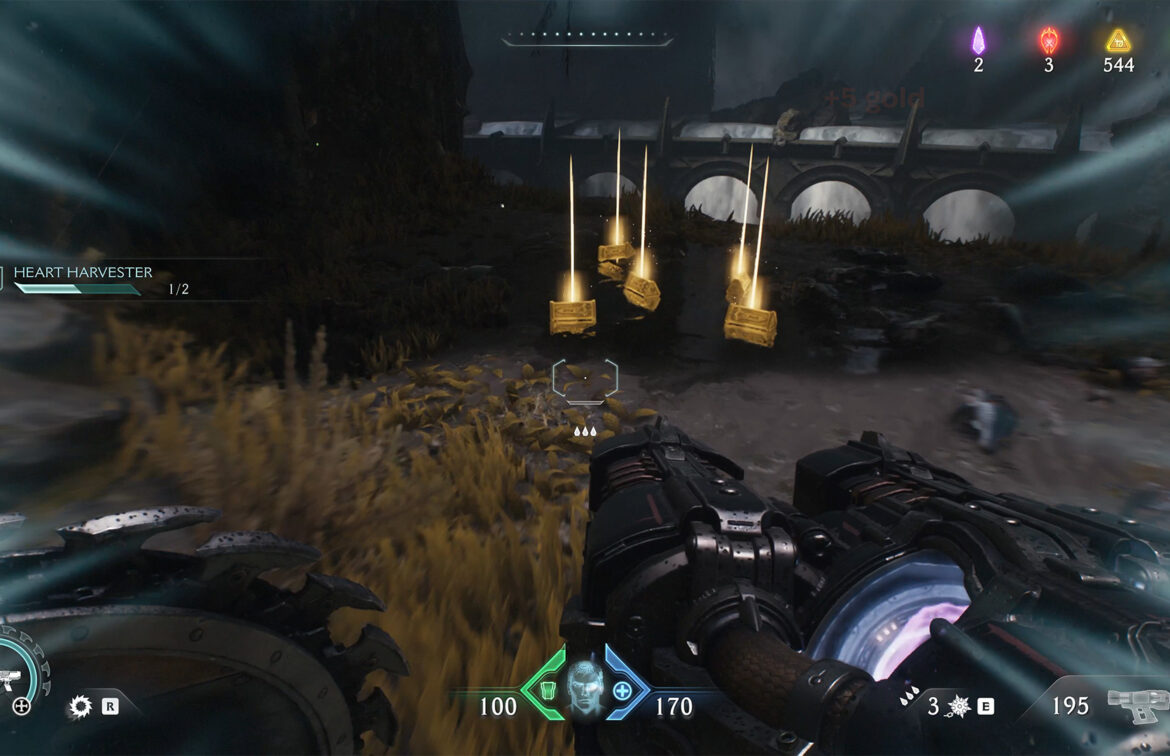The image size is (1170, 756).
Task: Click the compass bar at top
Action: (x=587, y=39)
